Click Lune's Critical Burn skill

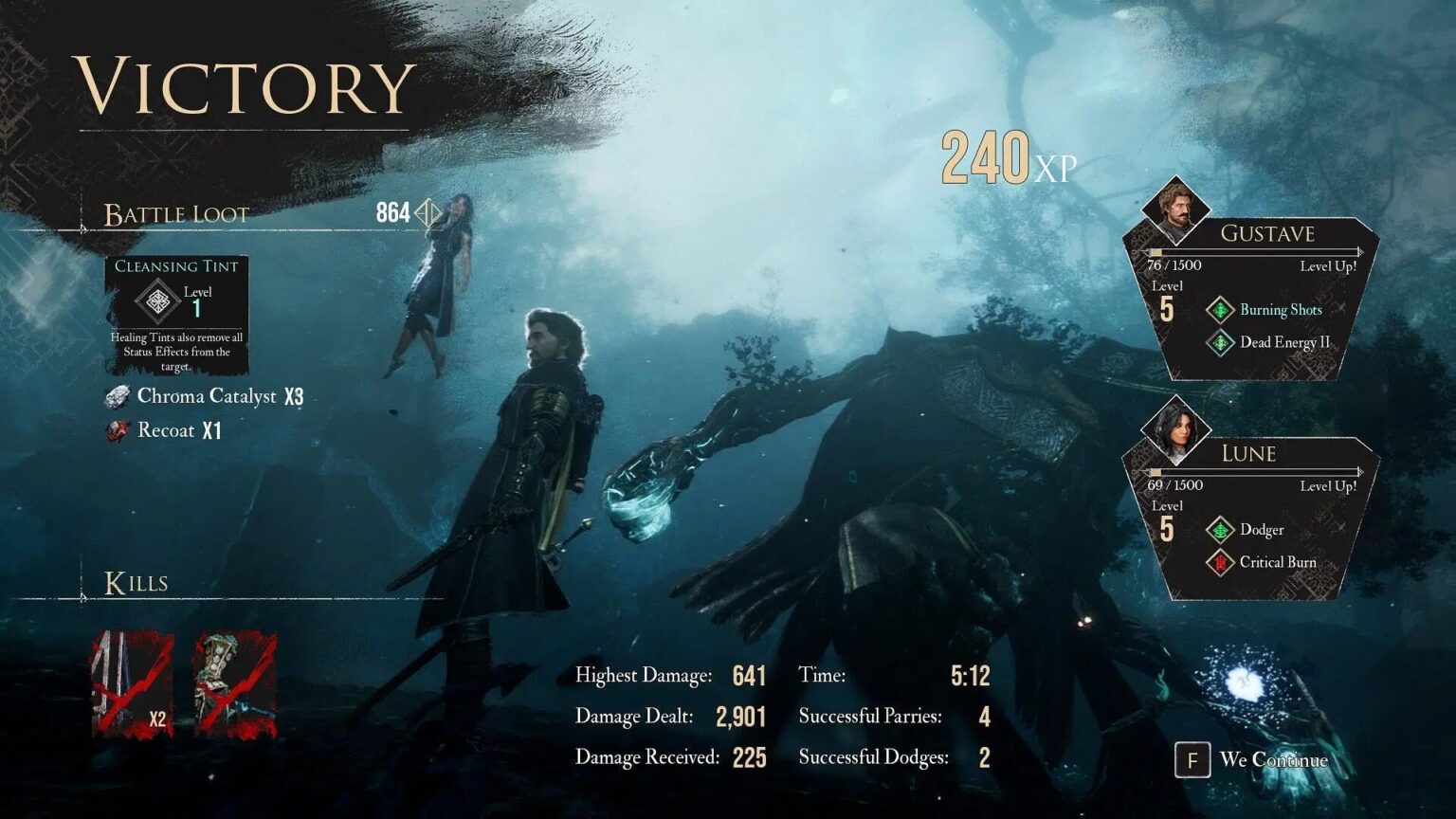coord(1277,562)
